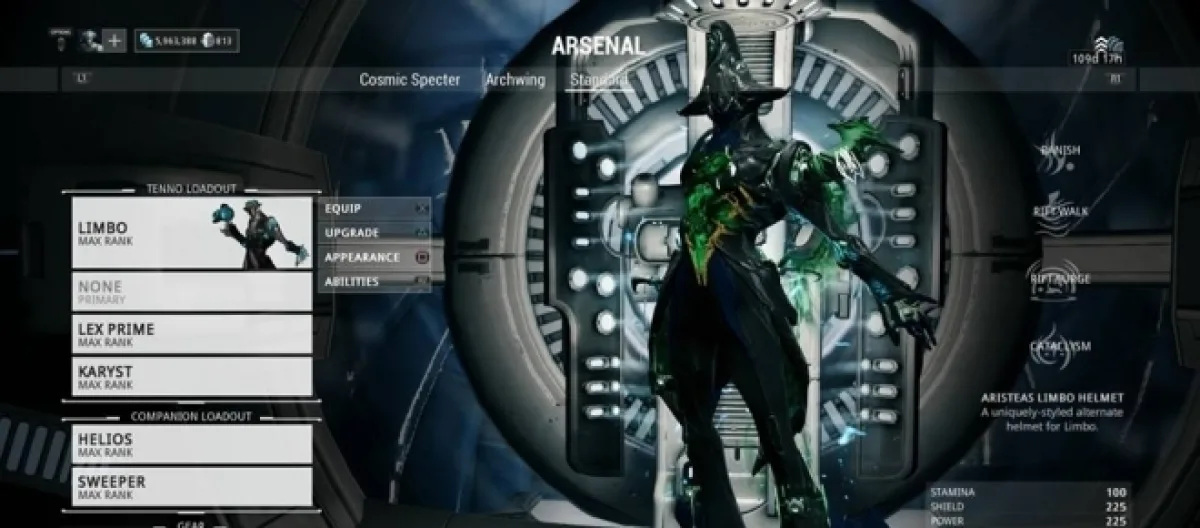1200x528 pixels.
Task: Choose the empty Primary weapon slot
Action: tap(191, 291)
